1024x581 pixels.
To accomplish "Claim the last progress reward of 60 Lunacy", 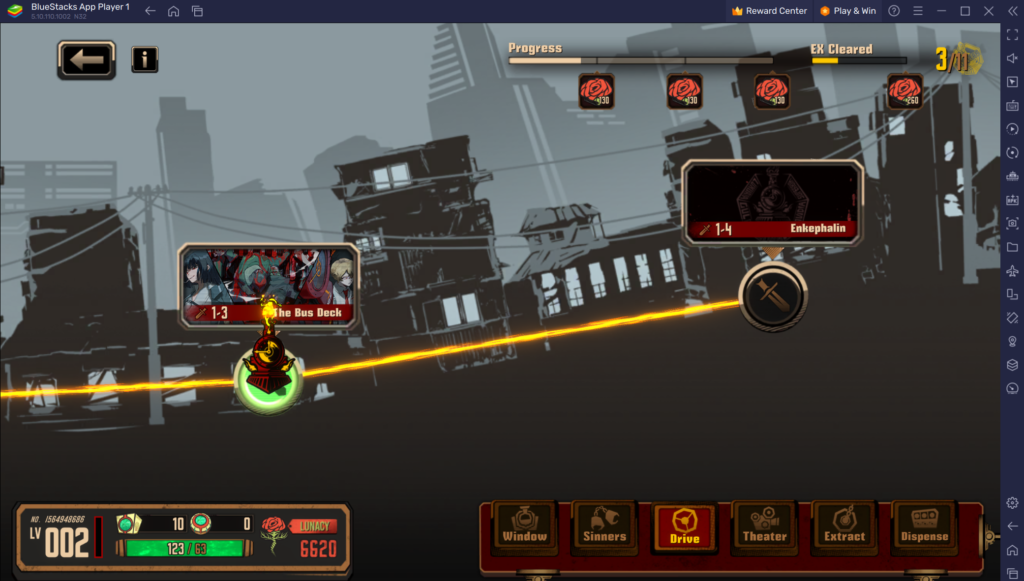I will pyautogui.click(x=905, y=92).
